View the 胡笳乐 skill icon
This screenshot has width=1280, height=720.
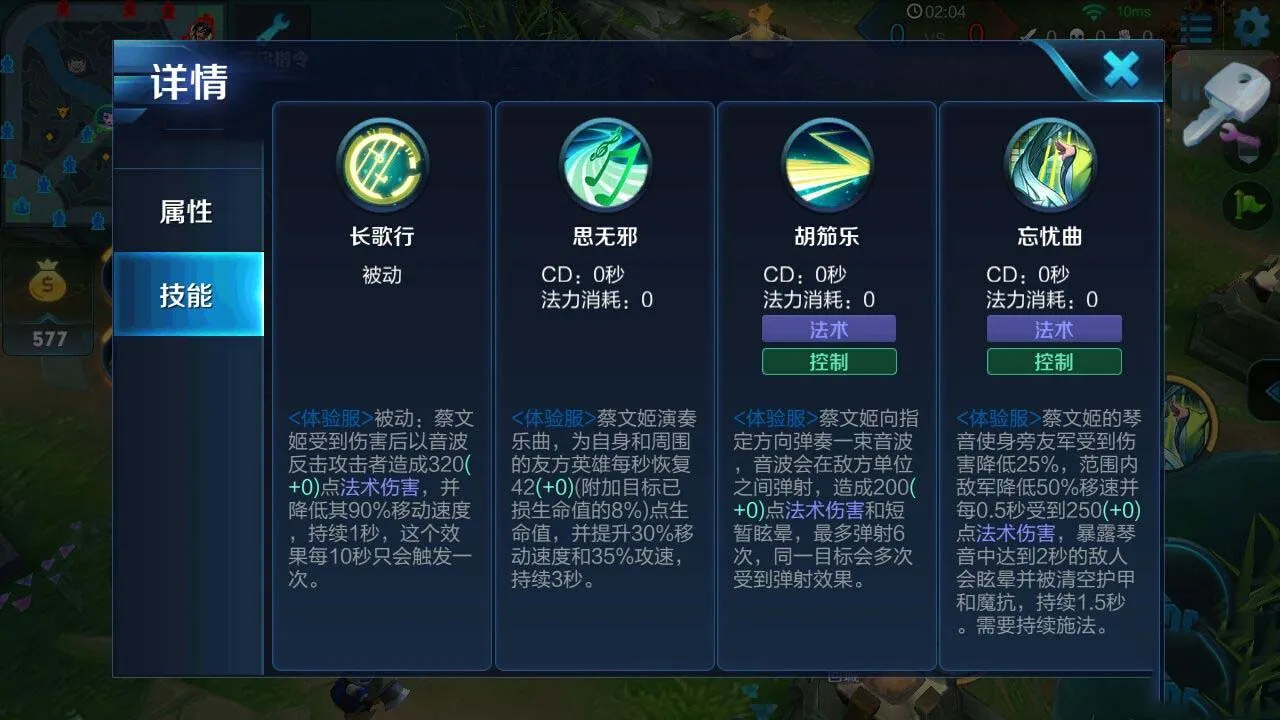tap(829, 165)
